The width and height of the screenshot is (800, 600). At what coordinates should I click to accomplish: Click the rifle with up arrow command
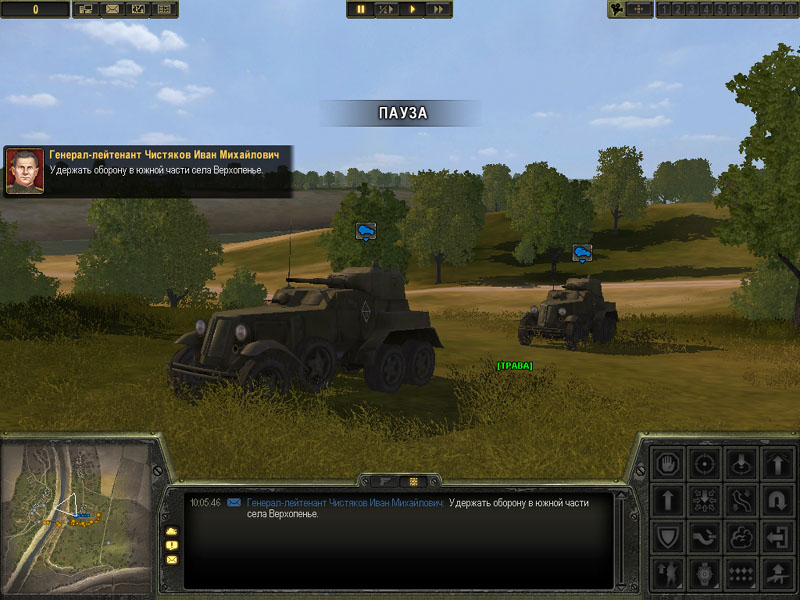click(778, 573)
